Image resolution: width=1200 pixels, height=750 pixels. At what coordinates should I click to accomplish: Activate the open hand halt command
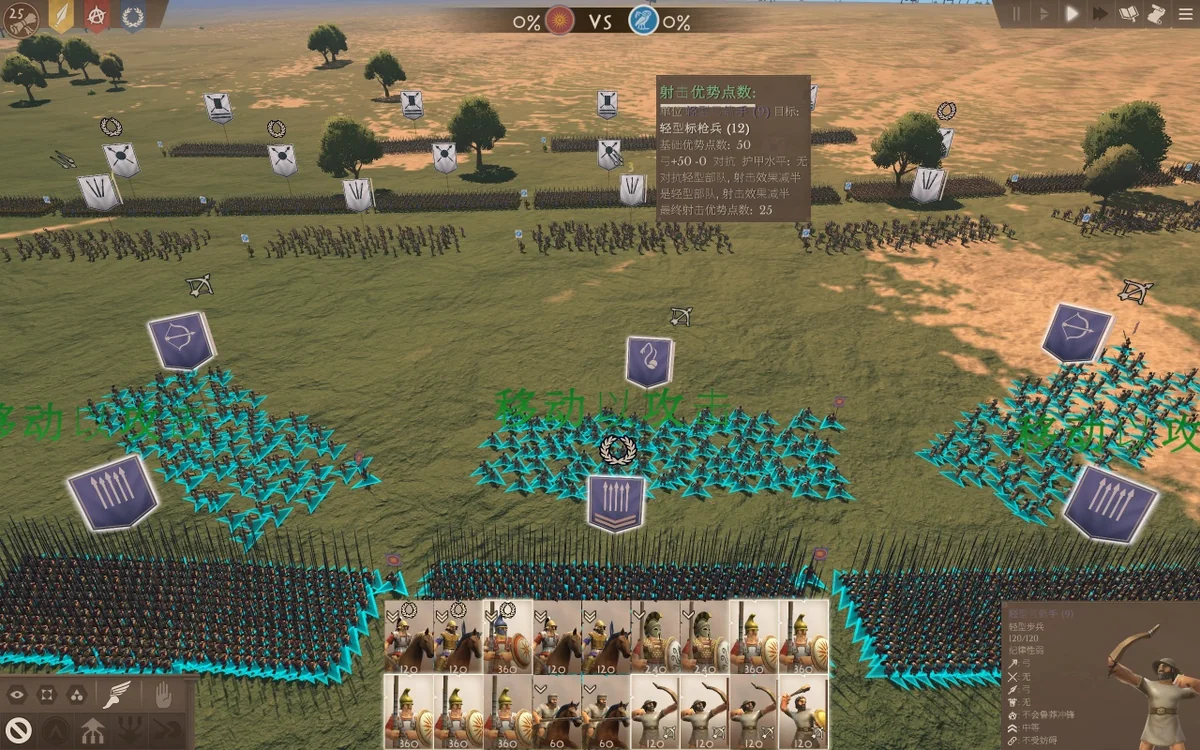pyautogui.click(x=163, y=694)
